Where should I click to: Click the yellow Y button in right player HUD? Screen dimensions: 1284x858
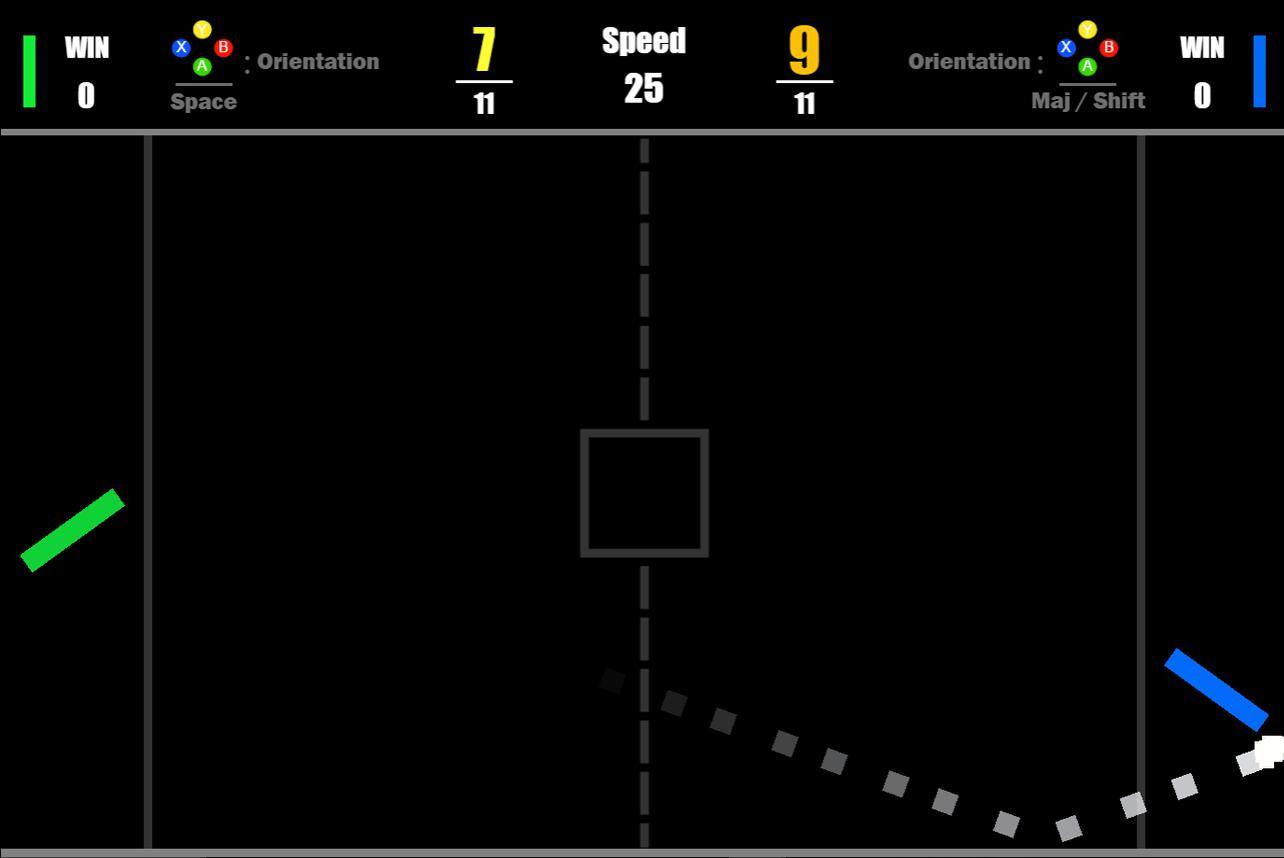tap(1087, 31)
